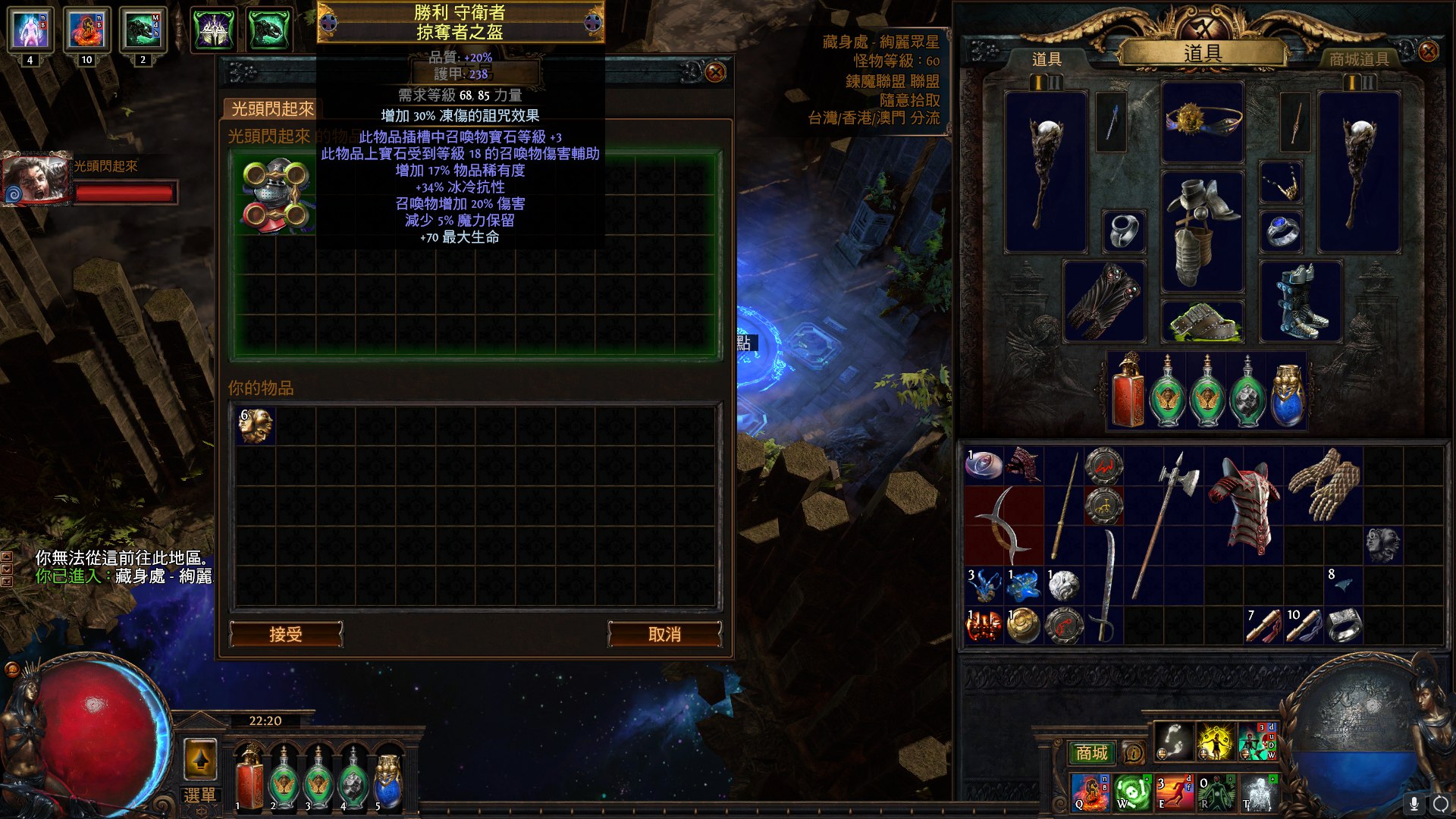Select the equipped gloves slot
This screenshot has width=1456, height=819.
pos(1104,301)
